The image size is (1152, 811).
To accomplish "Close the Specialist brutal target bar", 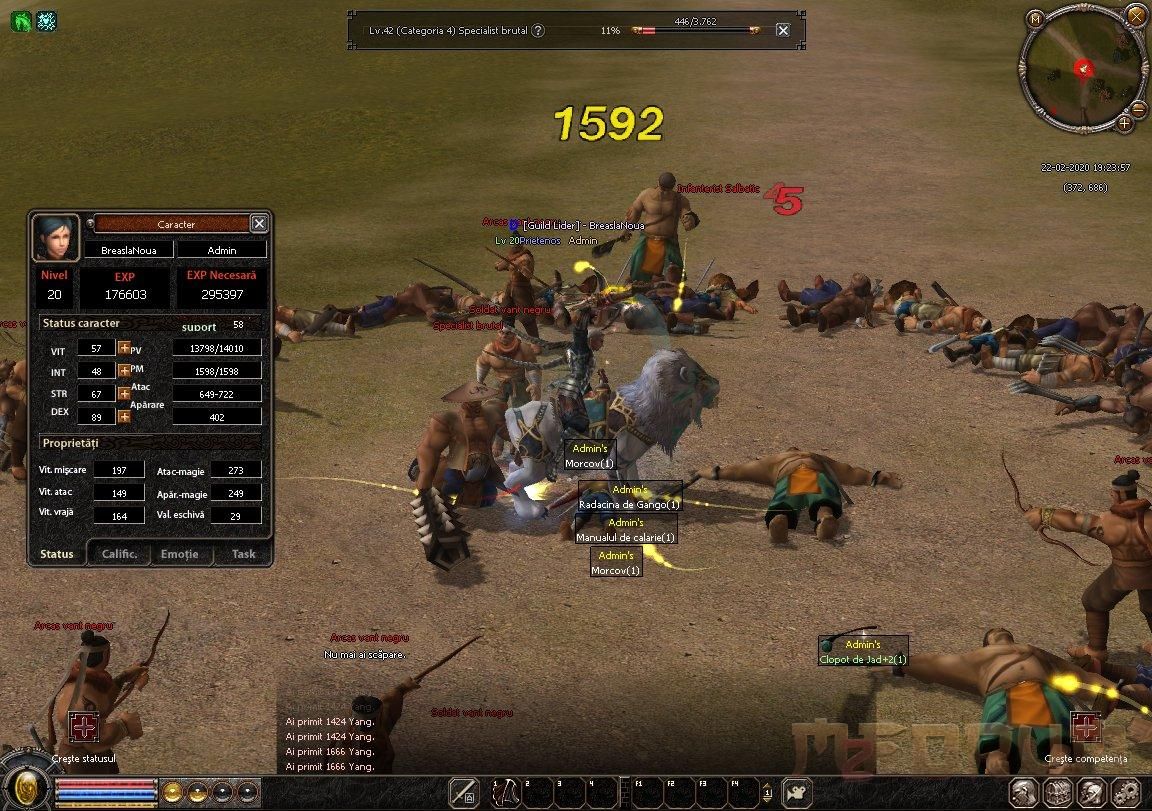I will point(783,30).
